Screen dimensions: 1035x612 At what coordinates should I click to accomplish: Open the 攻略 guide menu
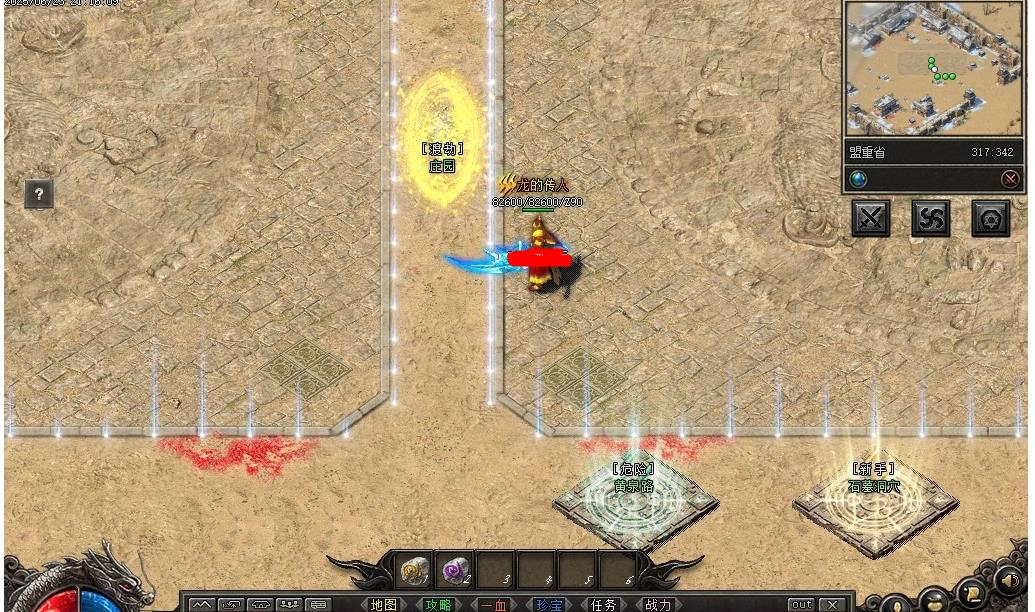438,604
